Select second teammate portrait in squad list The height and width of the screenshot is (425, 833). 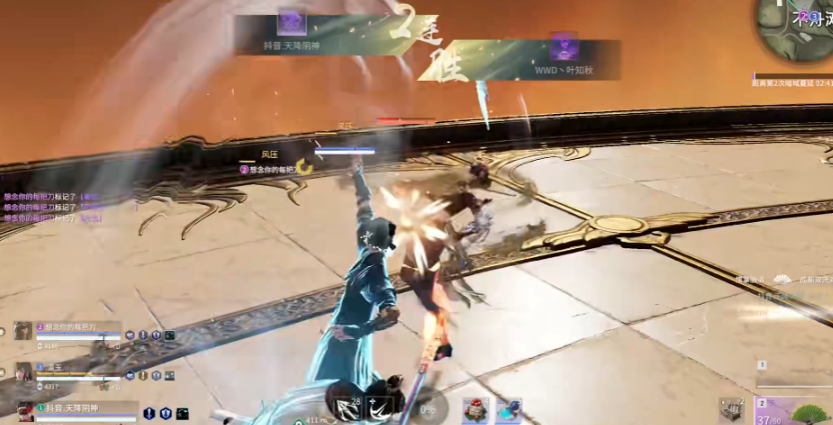pyautogui.click(x=23, y=372)
